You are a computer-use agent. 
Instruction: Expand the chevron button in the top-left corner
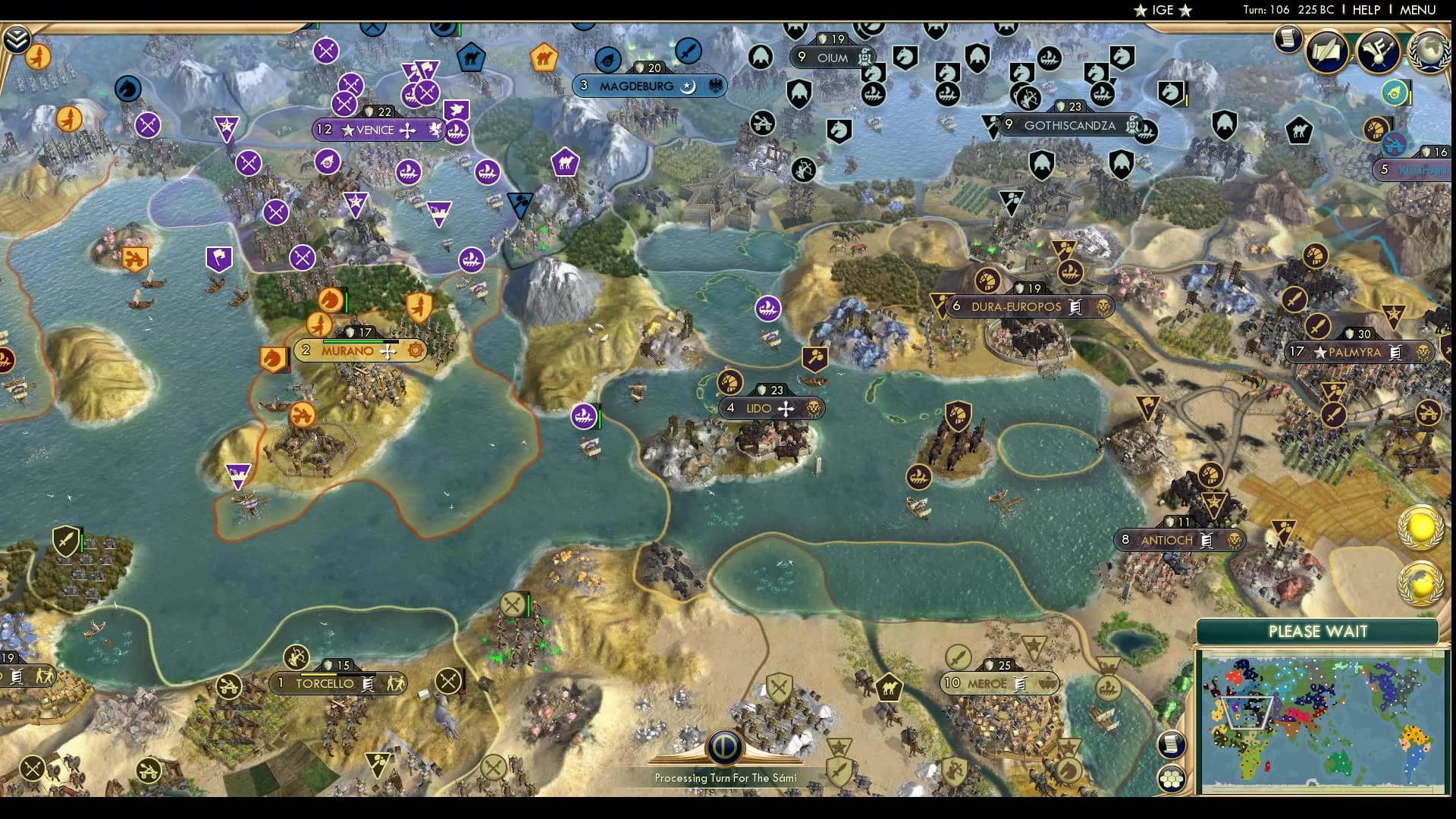click(17, 39)
